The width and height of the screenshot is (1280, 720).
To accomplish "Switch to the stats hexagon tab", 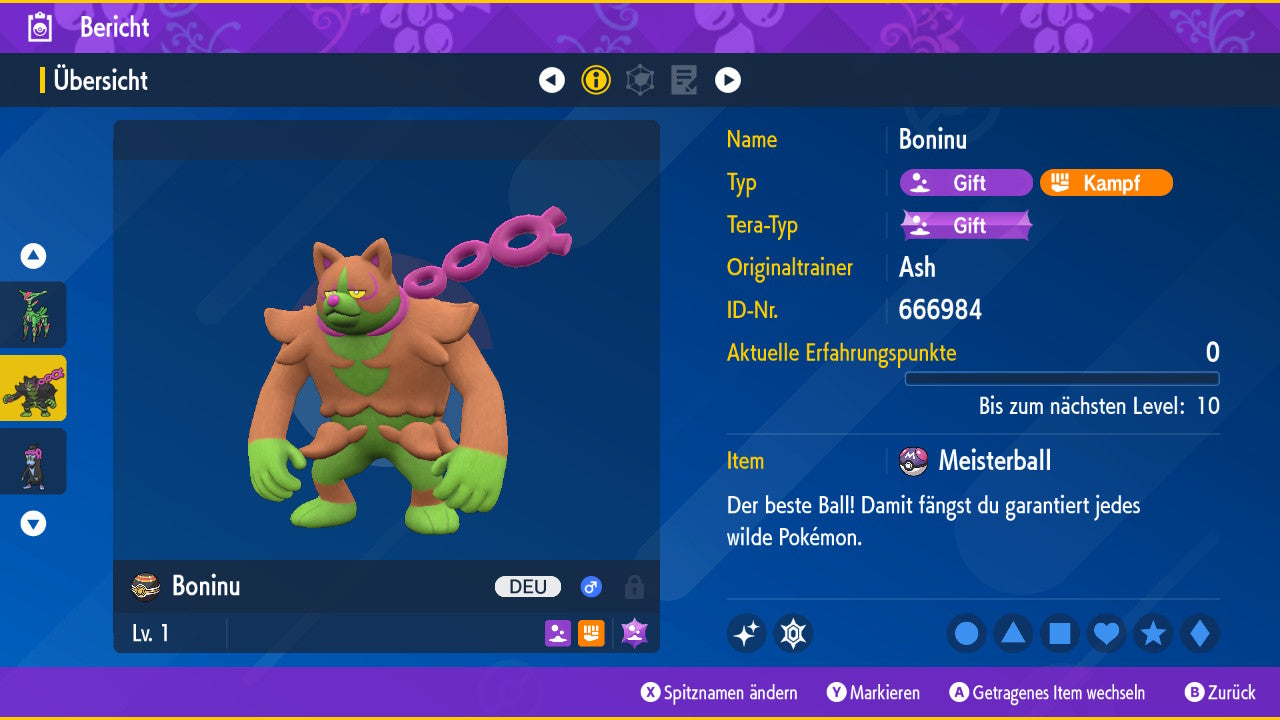I will 640,80.
